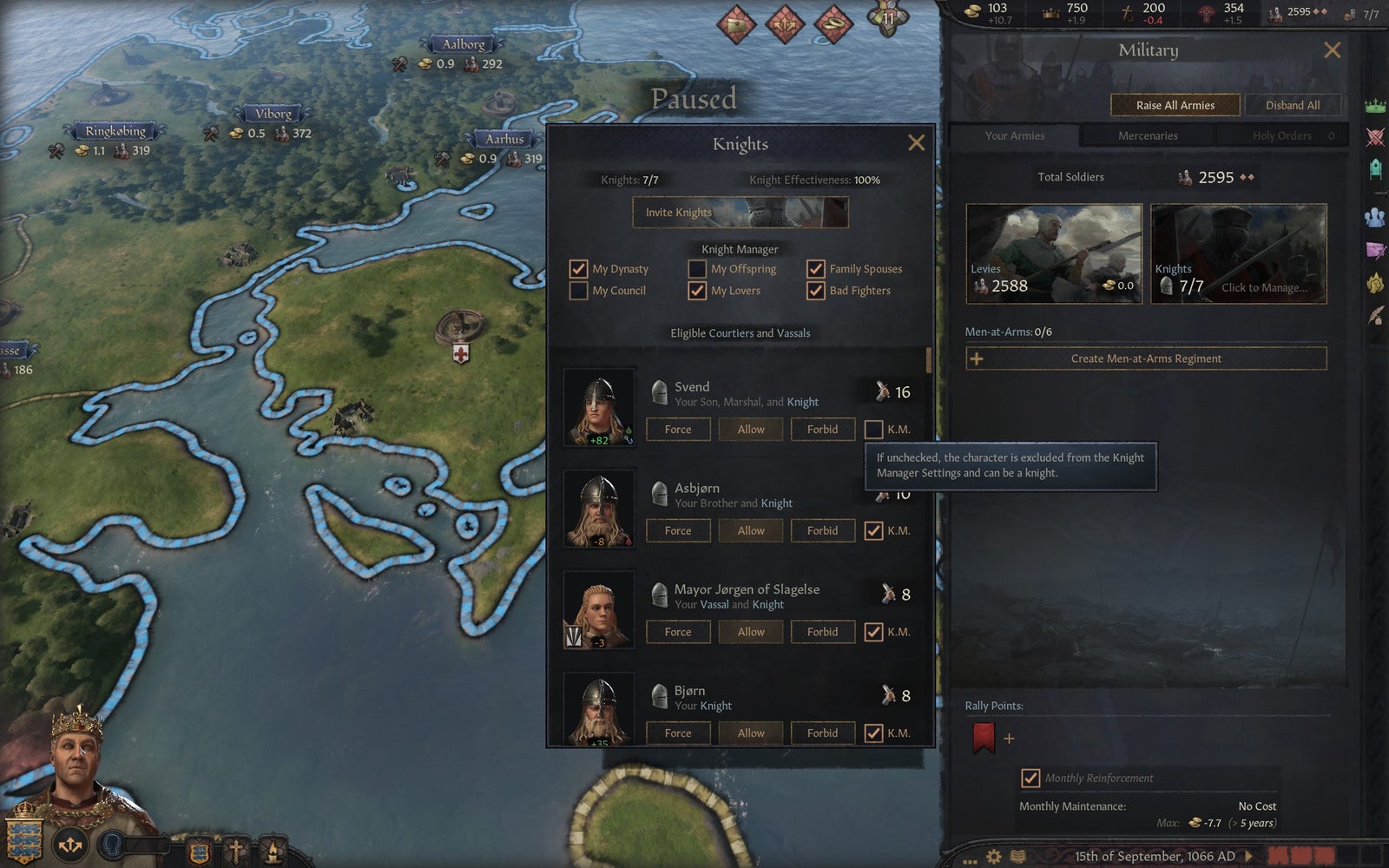
Task: Switch to the Mercenaries tab
Action: pyautogui.click(x=1147, y=135)
